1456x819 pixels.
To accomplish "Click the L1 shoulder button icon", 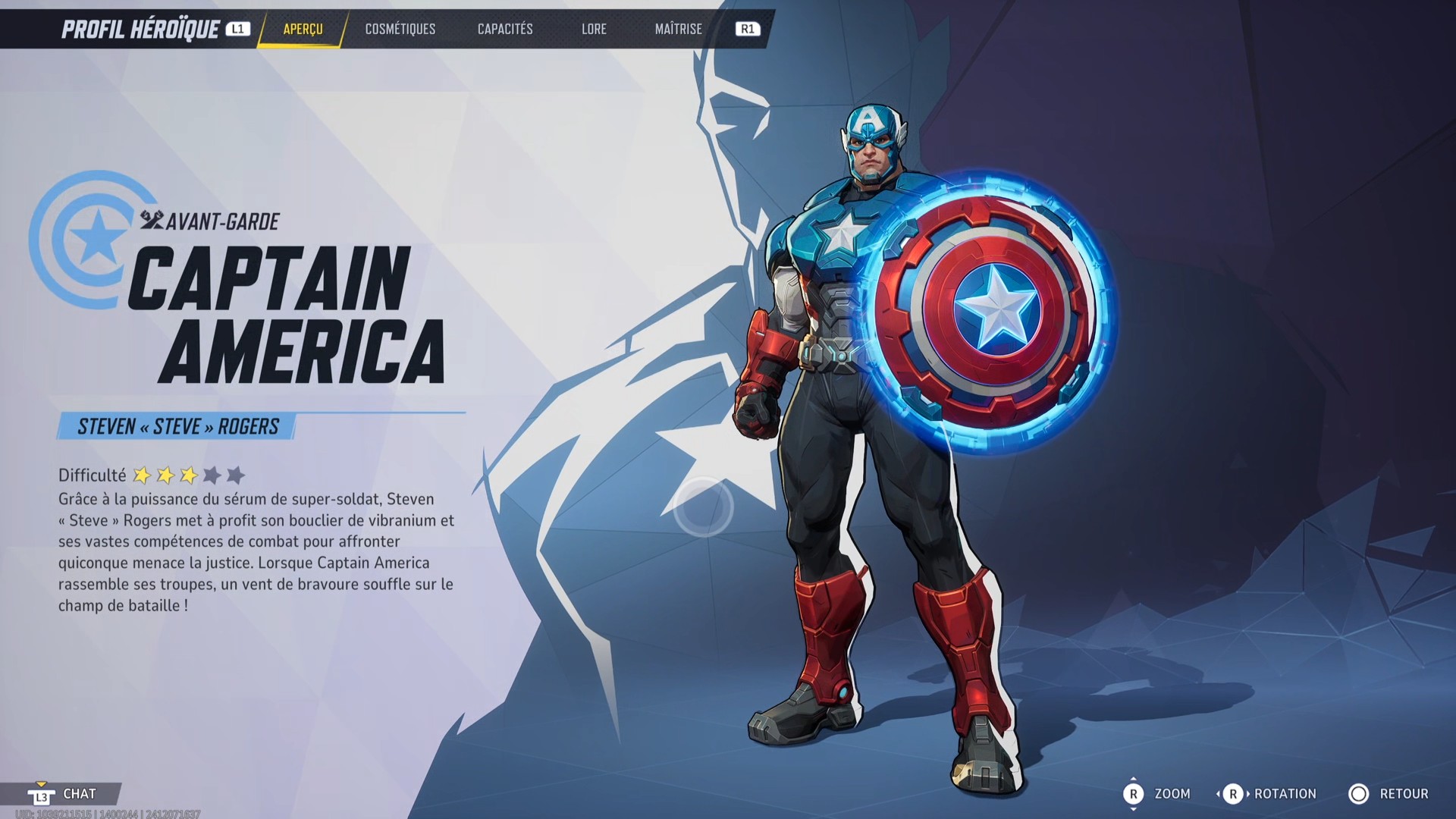I will 239,30.
